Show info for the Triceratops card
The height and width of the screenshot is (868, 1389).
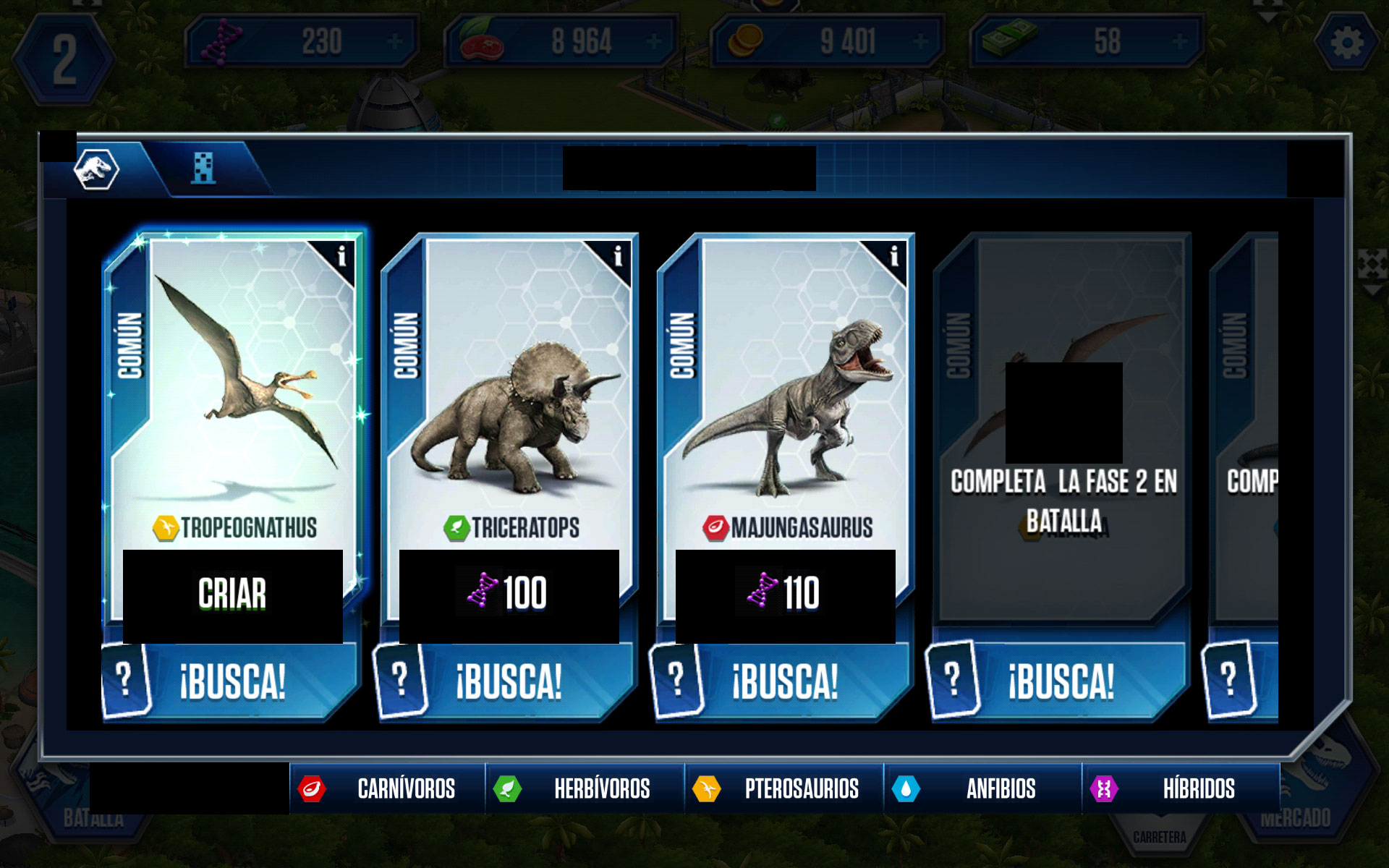tap(617, 256)
